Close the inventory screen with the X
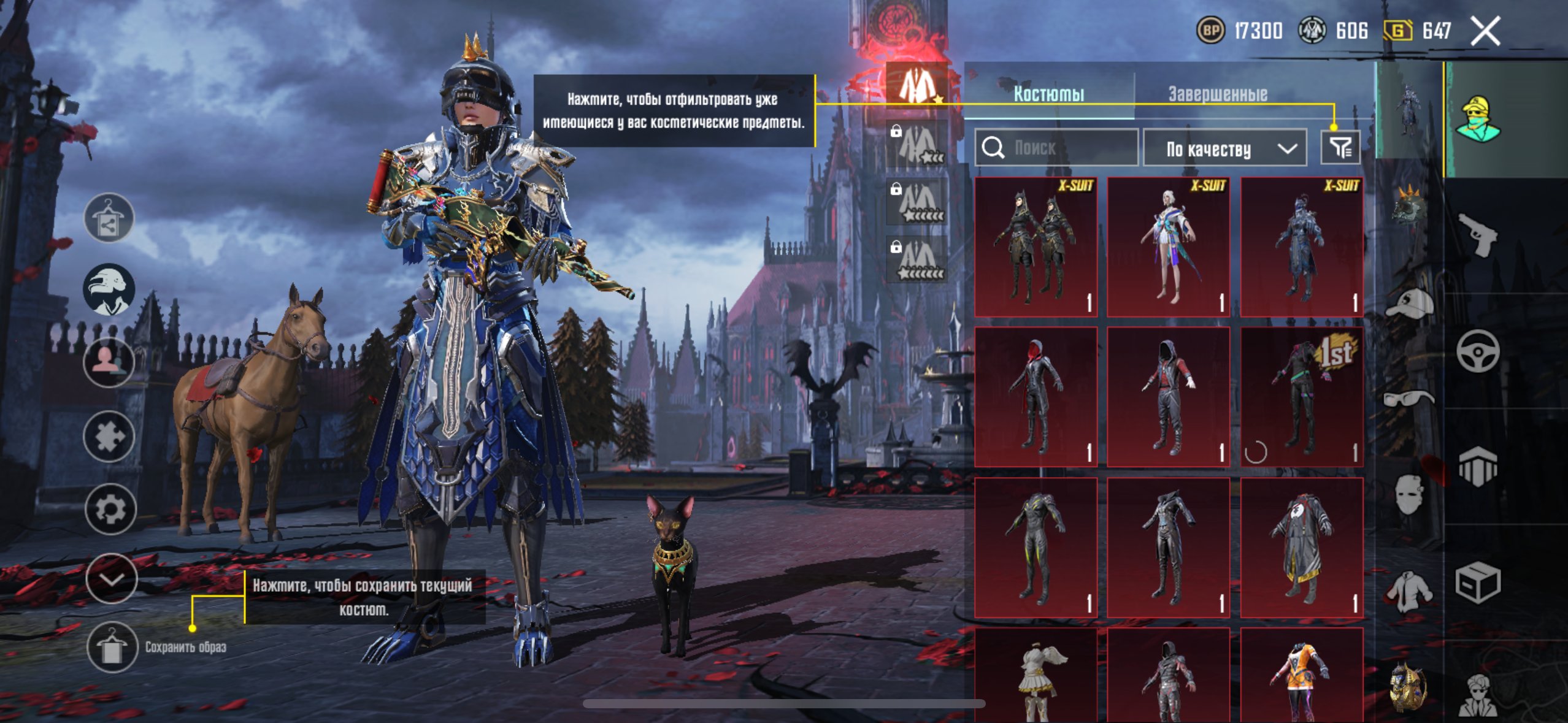The image size is (1568, 723). 1485,31
